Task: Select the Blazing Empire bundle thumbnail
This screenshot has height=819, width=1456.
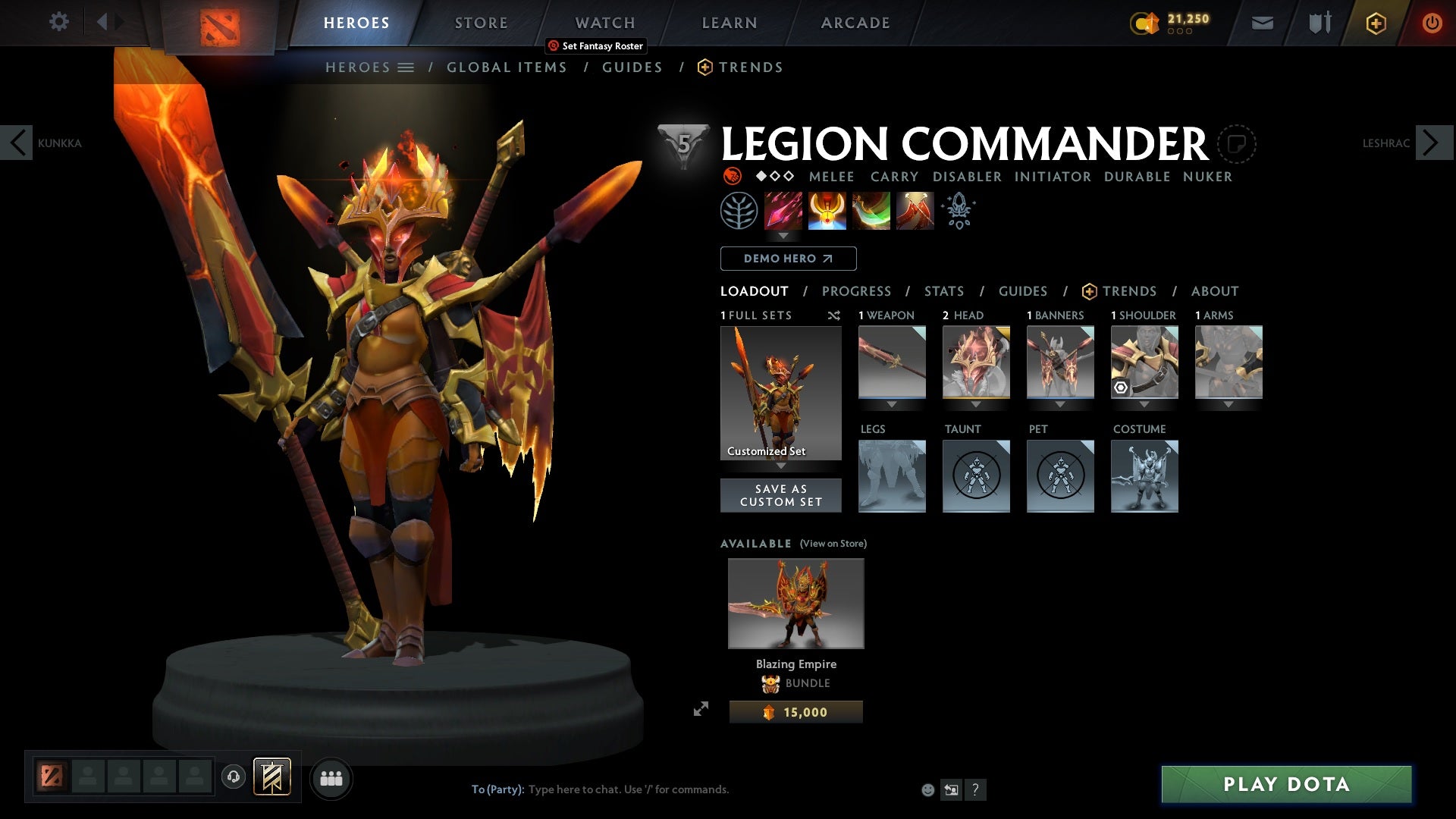Action: (795, 603)
